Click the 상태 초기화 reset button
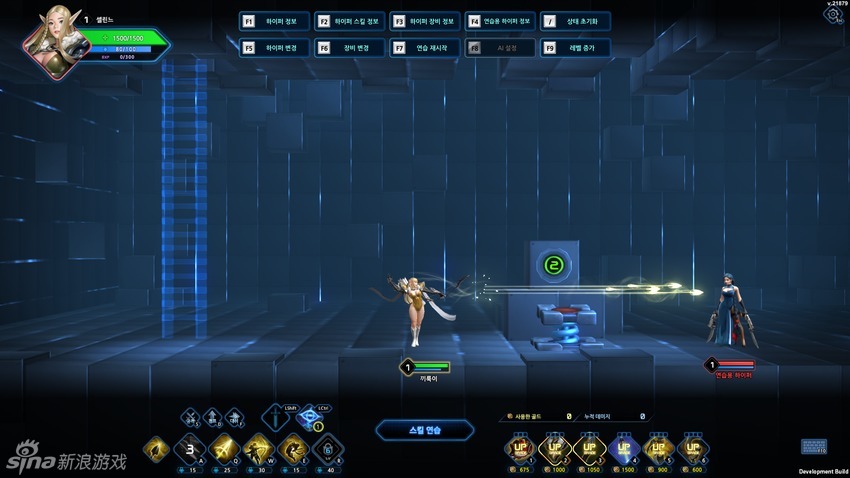 575,21
